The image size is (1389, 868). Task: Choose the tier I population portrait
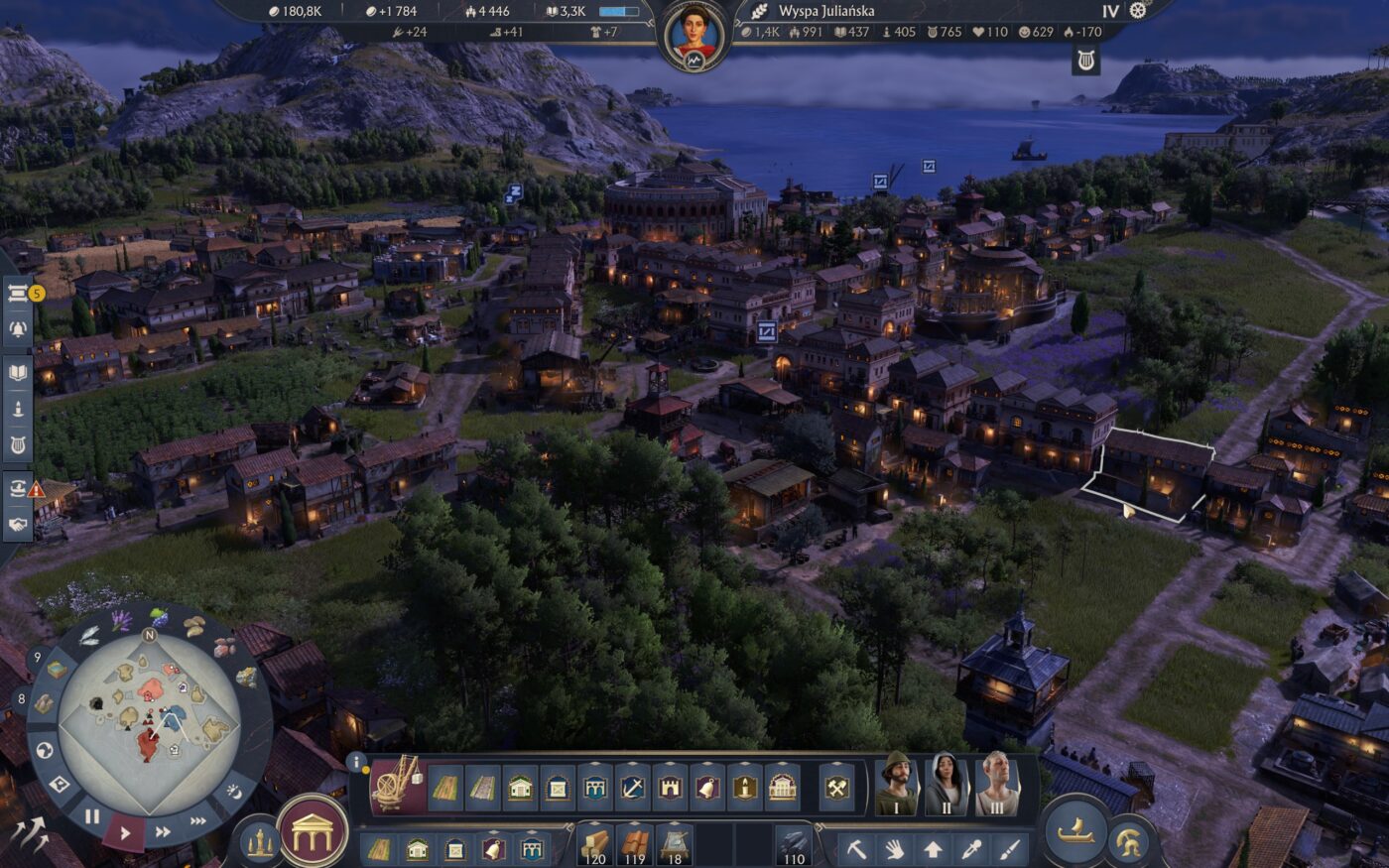click(899, 783)
